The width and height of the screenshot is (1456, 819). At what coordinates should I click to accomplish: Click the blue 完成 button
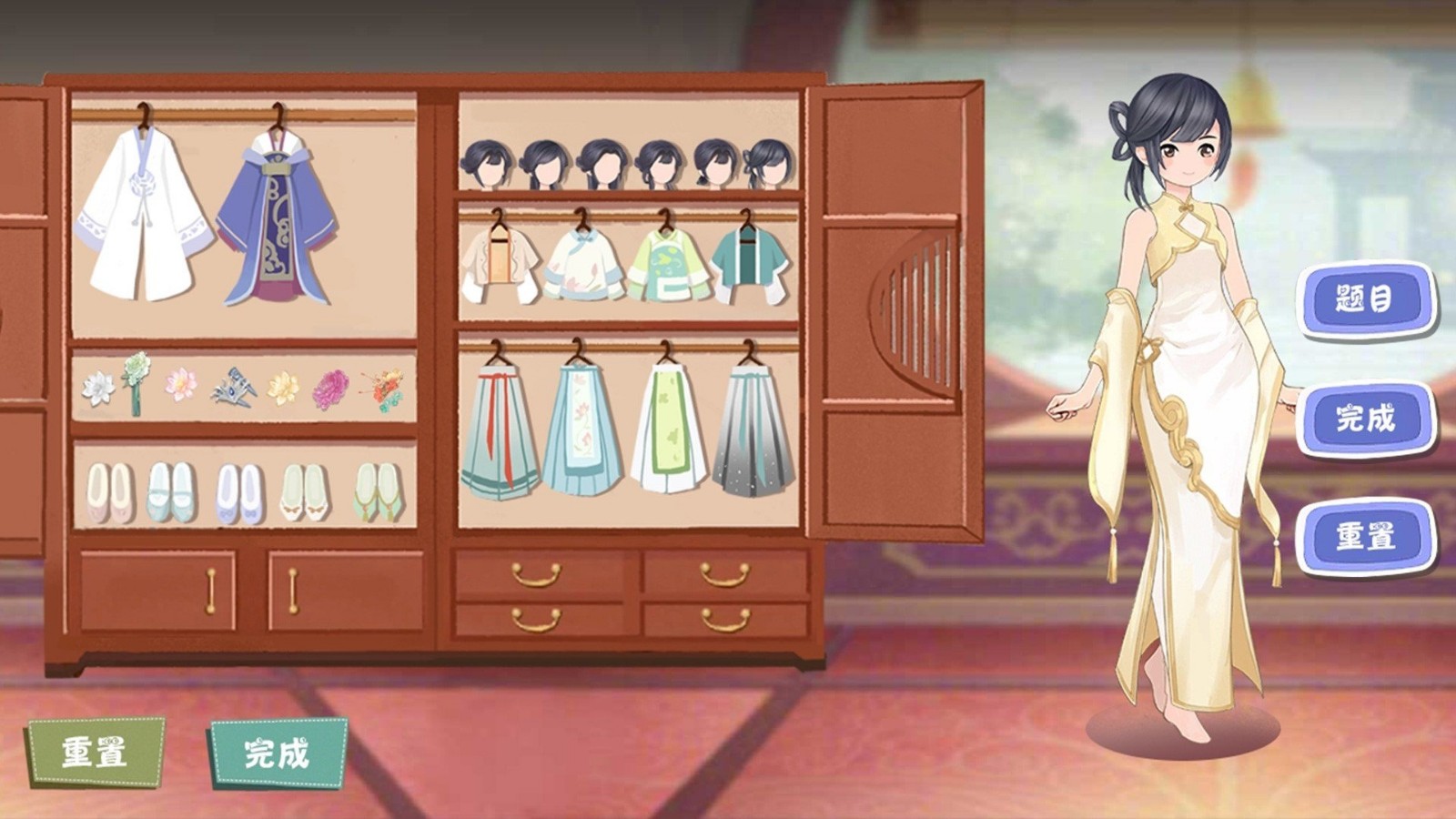(1365, 419)
